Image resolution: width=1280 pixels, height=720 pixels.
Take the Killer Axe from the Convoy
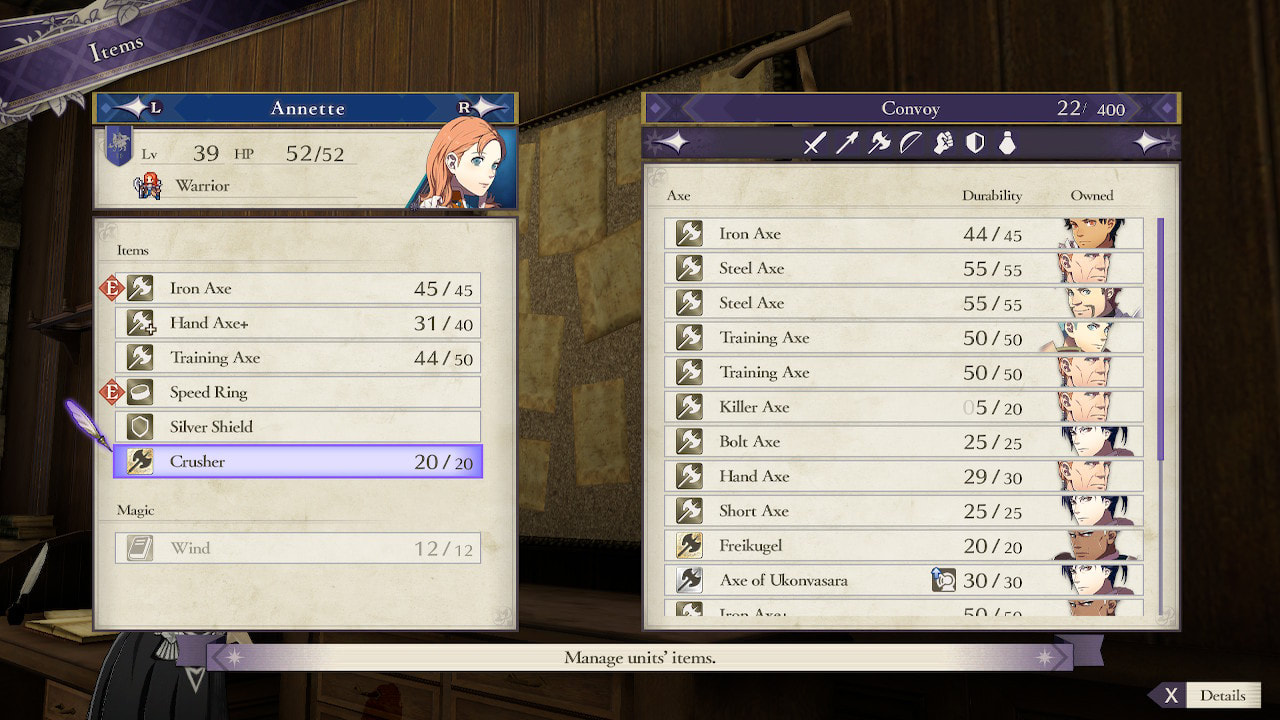903,407
